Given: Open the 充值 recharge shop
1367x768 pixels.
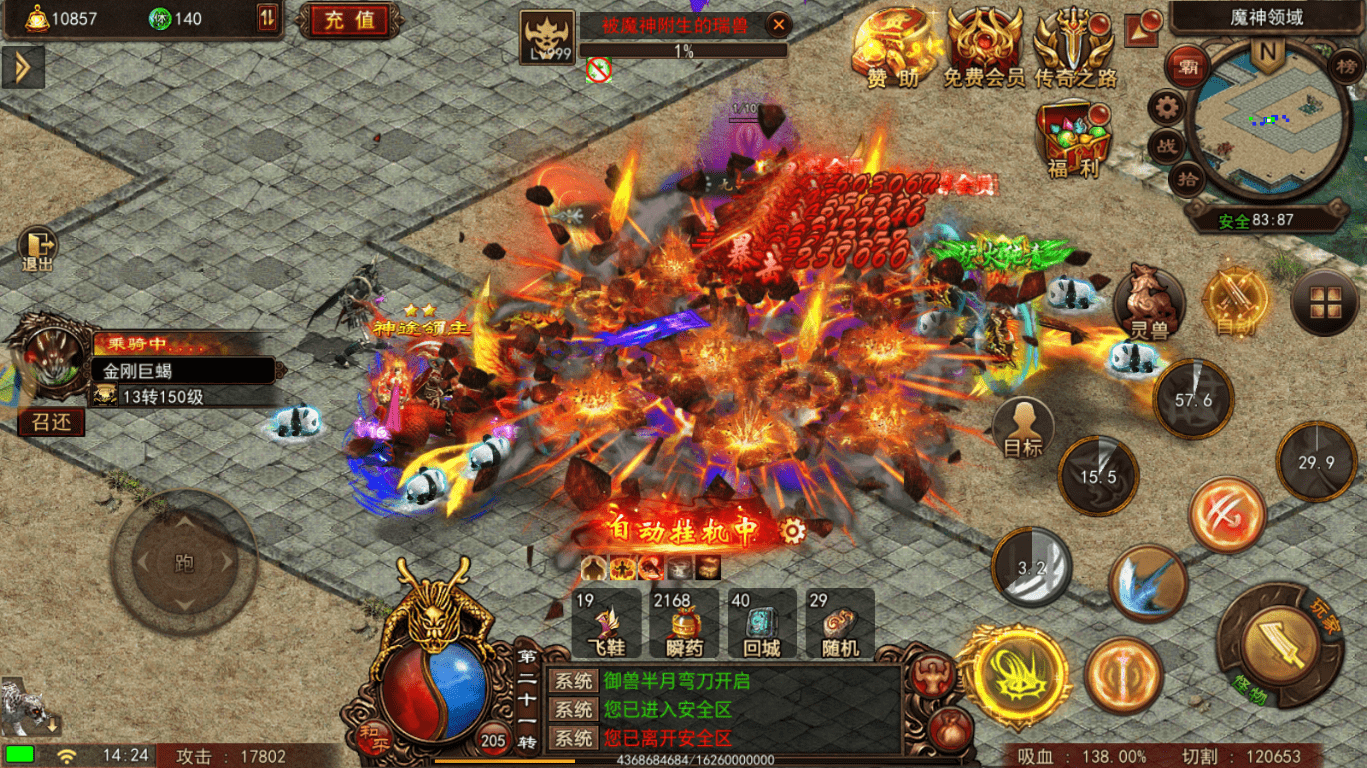Looking at the screenshot, I should click(x=350, y=20).
